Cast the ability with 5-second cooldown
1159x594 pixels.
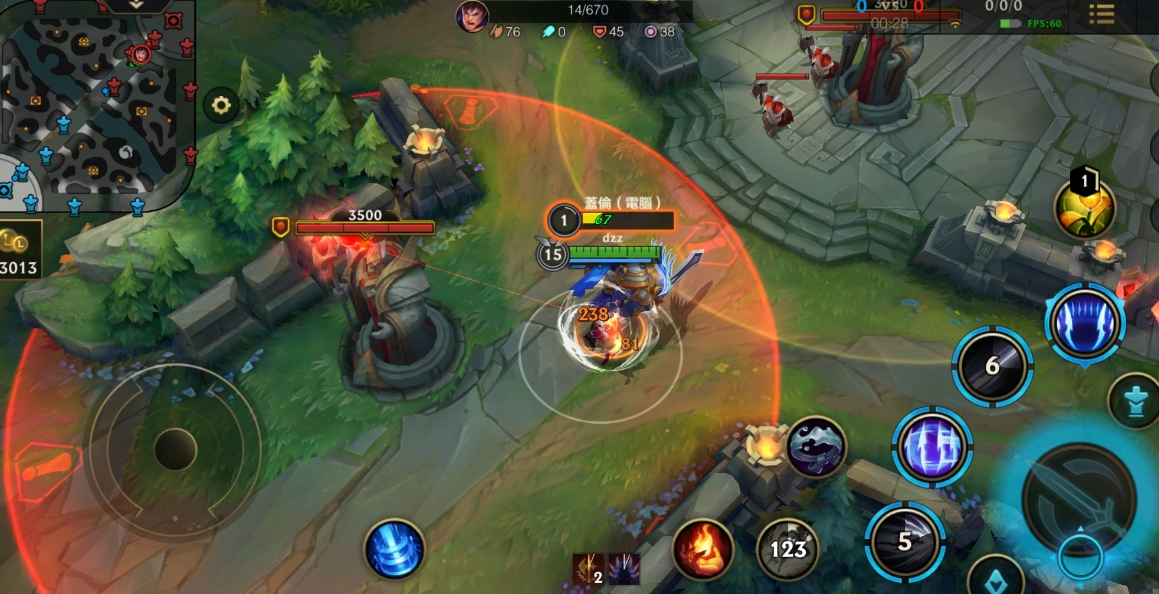click(904, 542)
